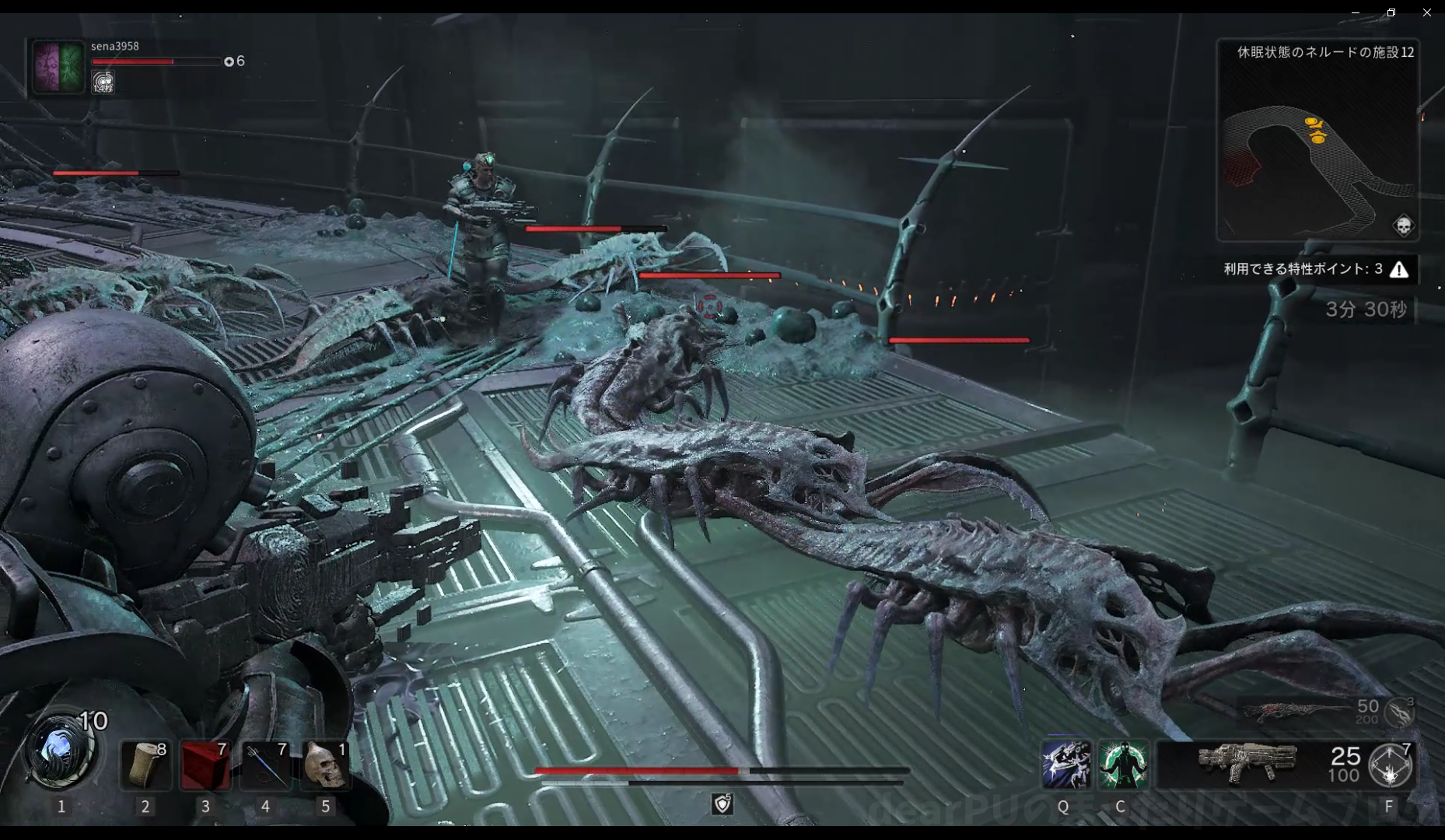This screenshot has width=1445, height=840.
Task: Select the equipped long gun weapon slot
Action: [1247, 764]
